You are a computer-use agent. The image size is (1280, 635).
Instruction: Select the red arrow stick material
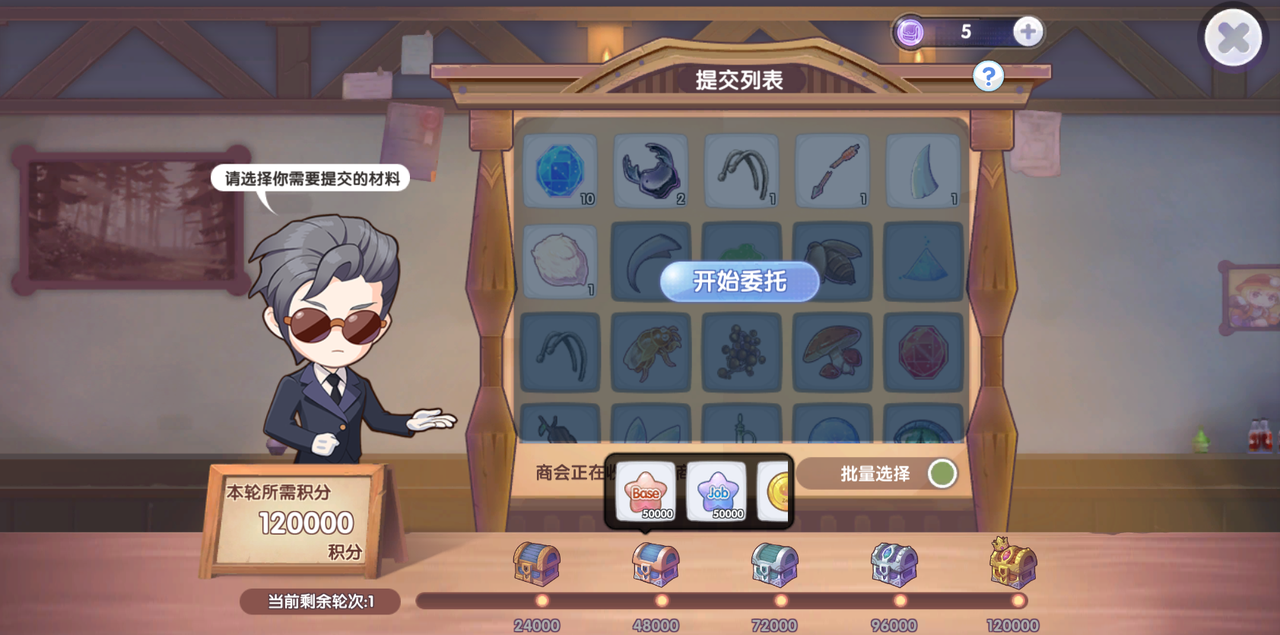click(x=832, y=170)
